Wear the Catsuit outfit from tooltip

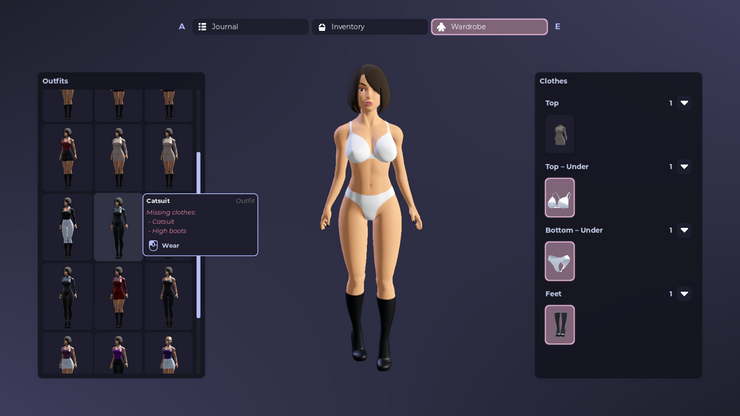tap(170, 245)
